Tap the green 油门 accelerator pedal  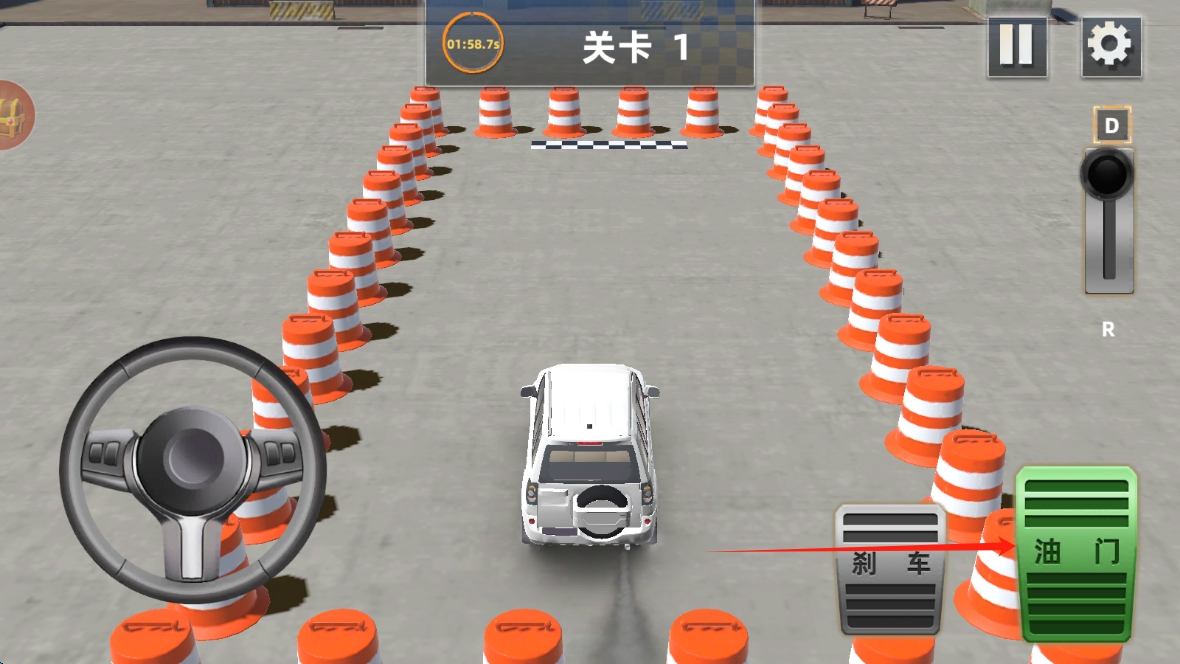point(1077,553)
